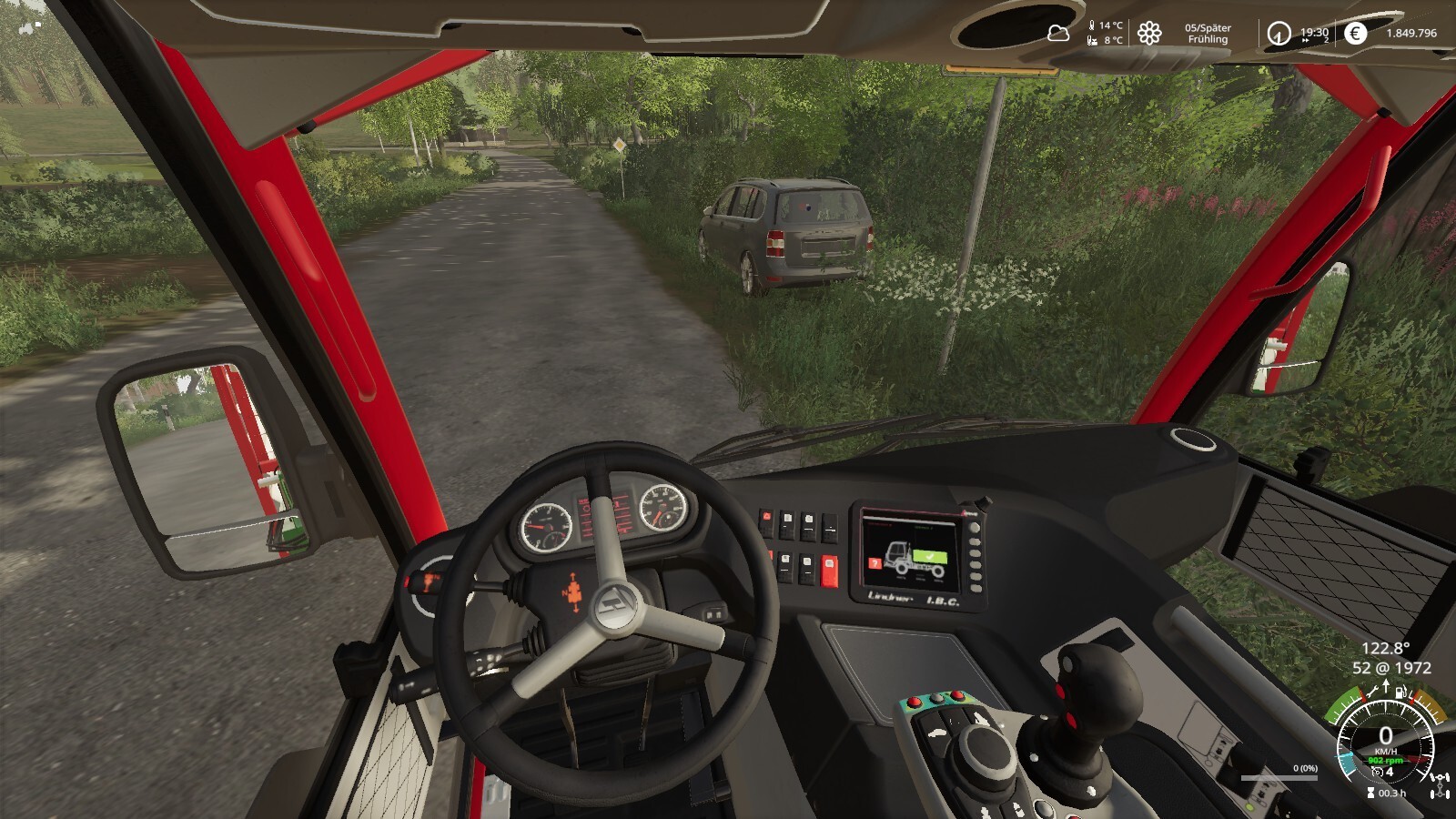Image resolution: width=1456 pixels, height=819 pixels.
Task: Select the flower season icon
Action: pos(1149,34)
